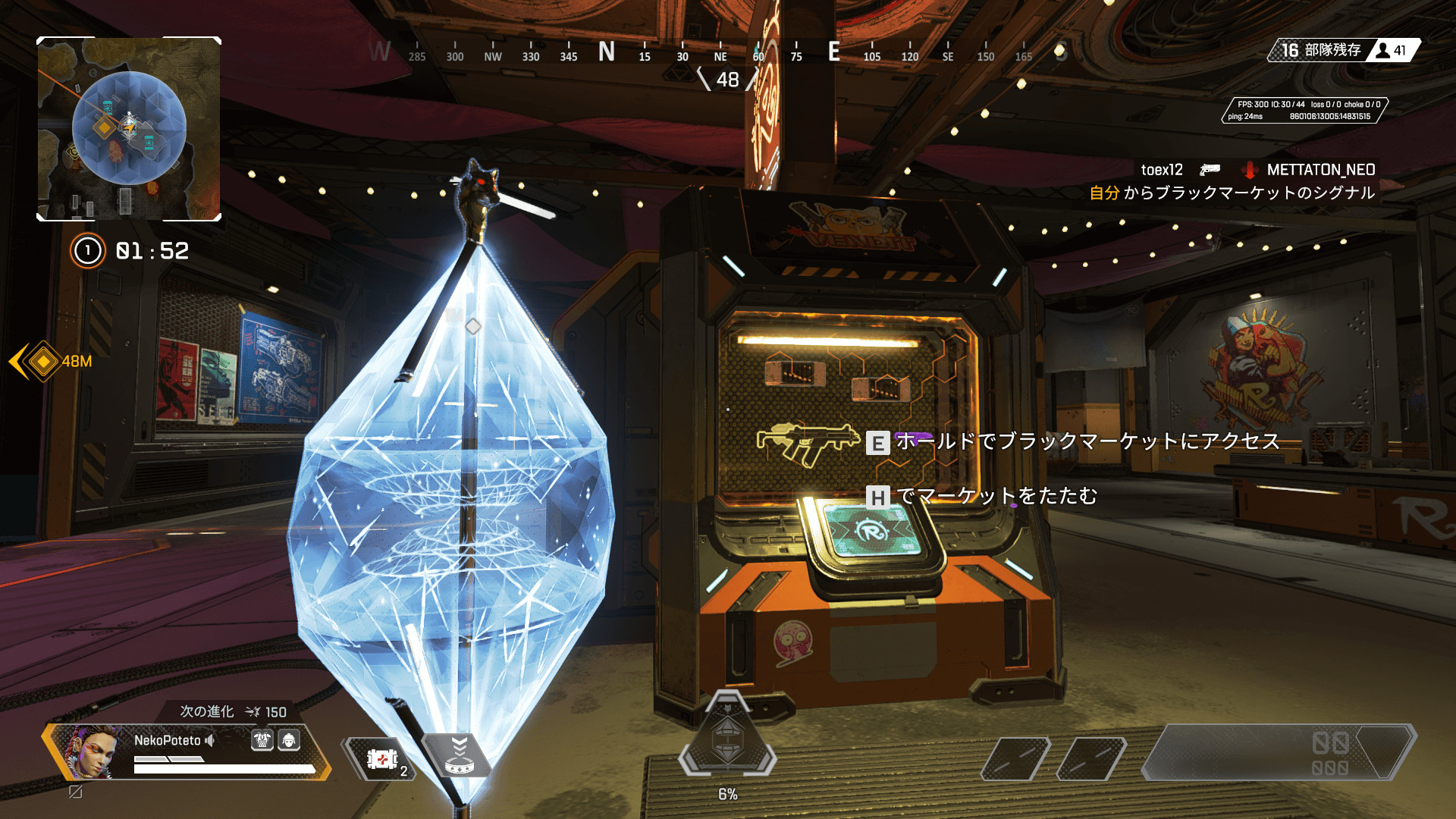The height and width of the screenshot is (819, 1456).
Task: Activate the tactical ability icon
Action: [x=459, y=756]
